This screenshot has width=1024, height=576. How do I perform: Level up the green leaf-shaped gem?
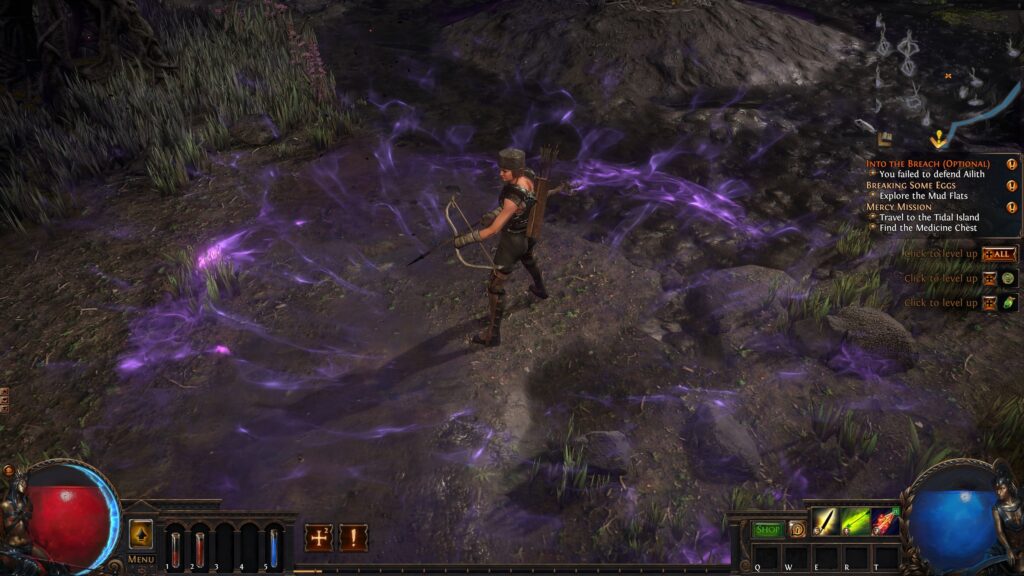coord(1009,302)
